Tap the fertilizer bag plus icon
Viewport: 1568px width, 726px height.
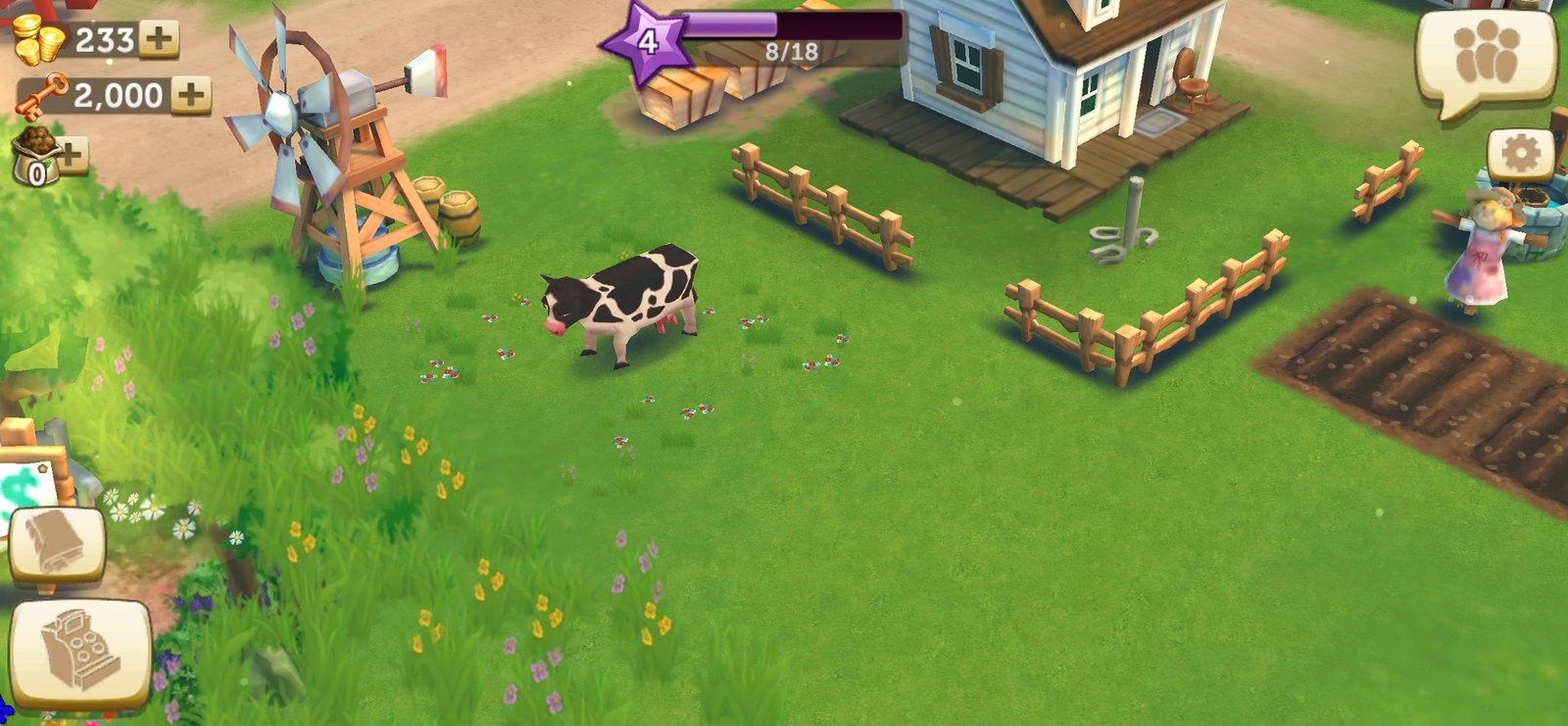coord(71,155)
